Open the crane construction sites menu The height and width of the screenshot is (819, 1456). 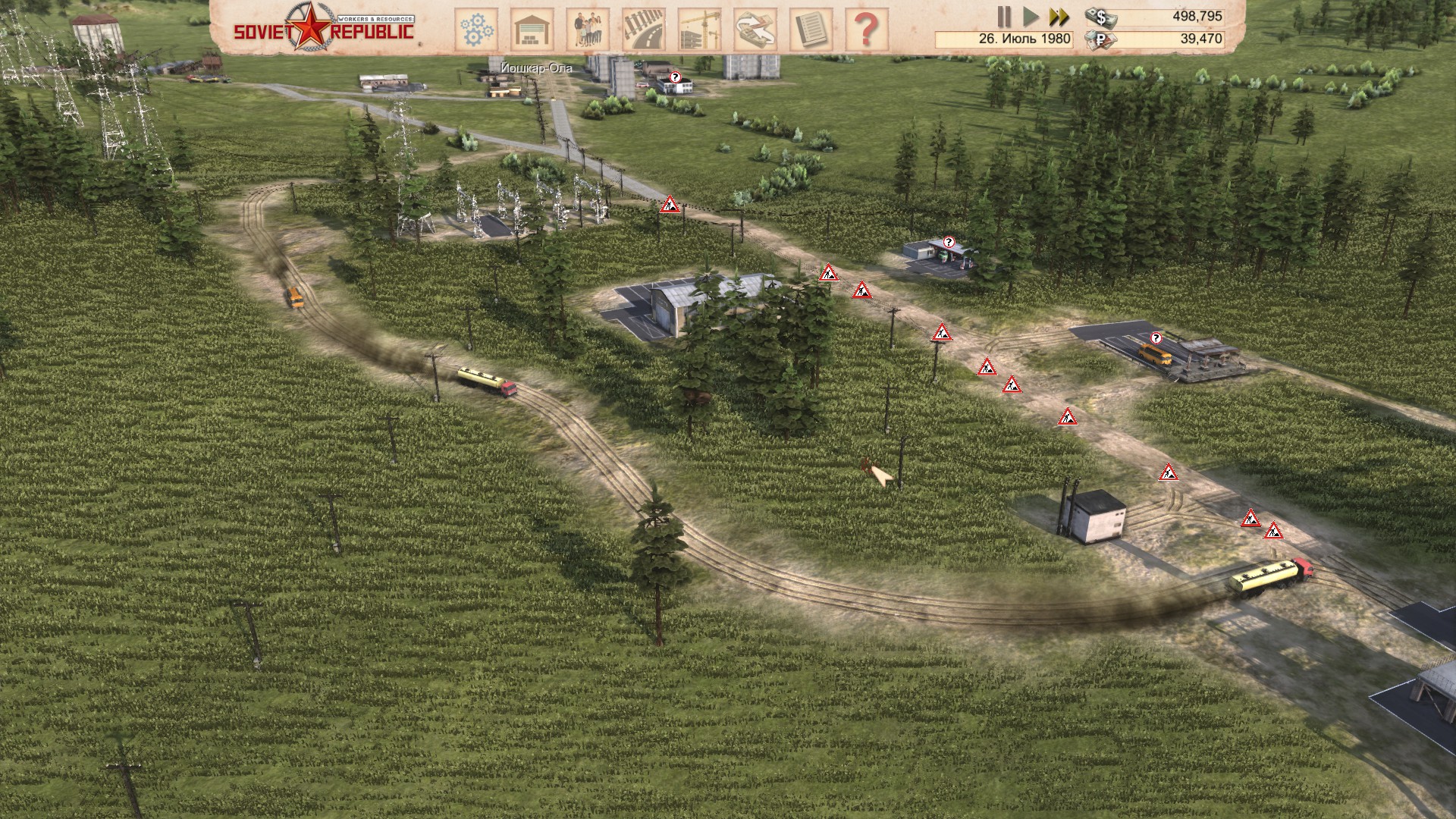699,30
